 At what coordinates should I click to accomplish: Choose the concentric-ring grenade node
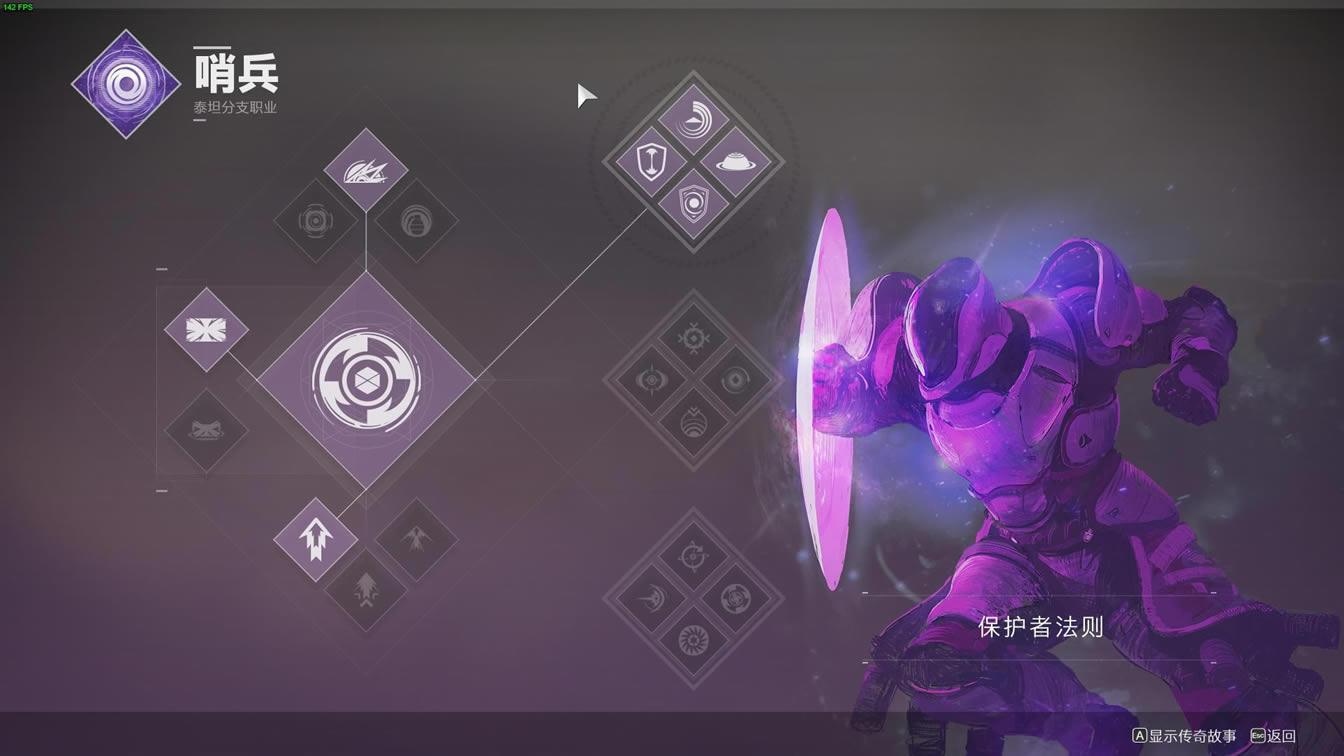(315, 221)
